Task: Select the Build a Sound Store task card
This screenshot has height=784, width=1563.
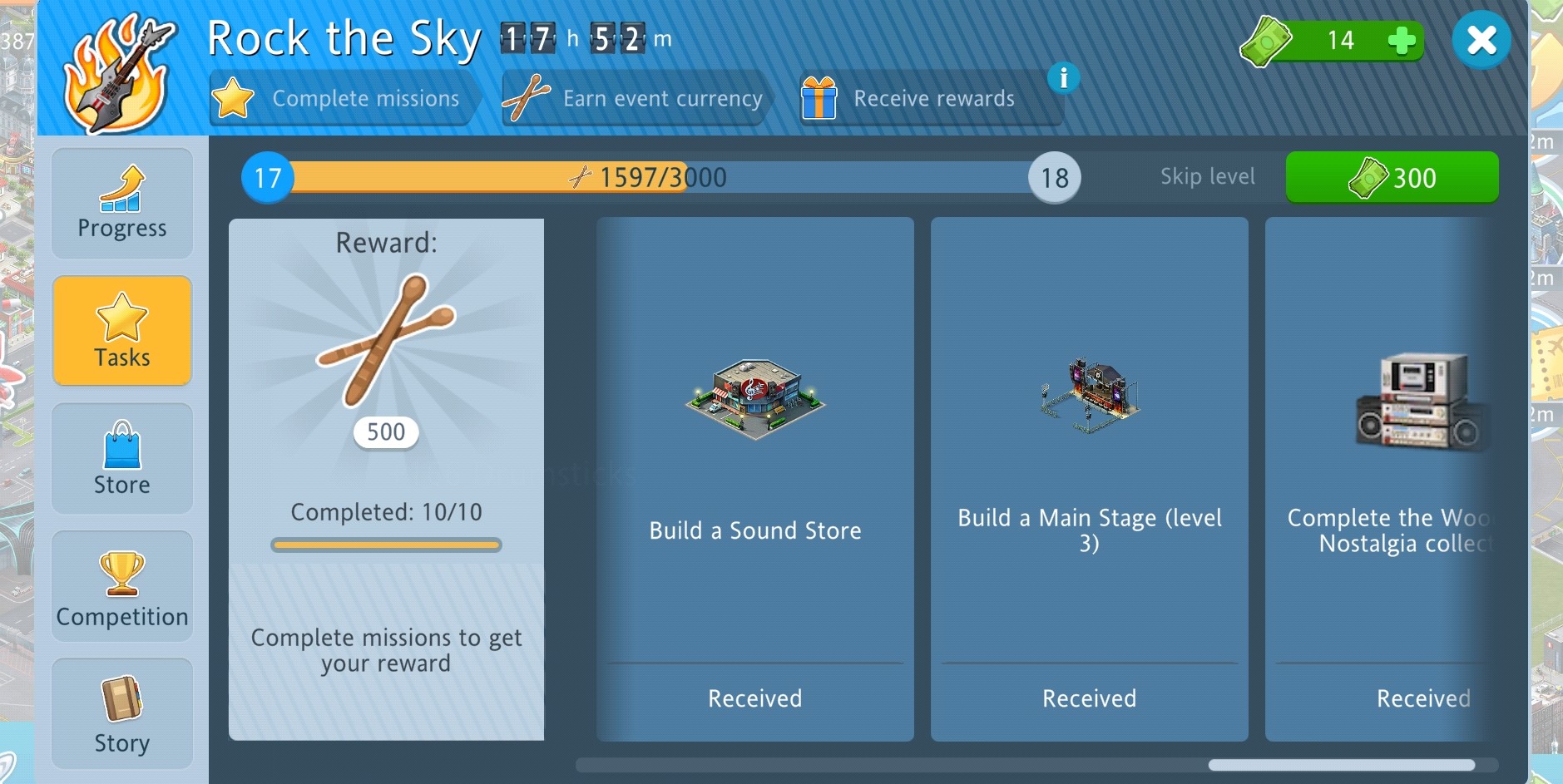Action: point(754,479)
